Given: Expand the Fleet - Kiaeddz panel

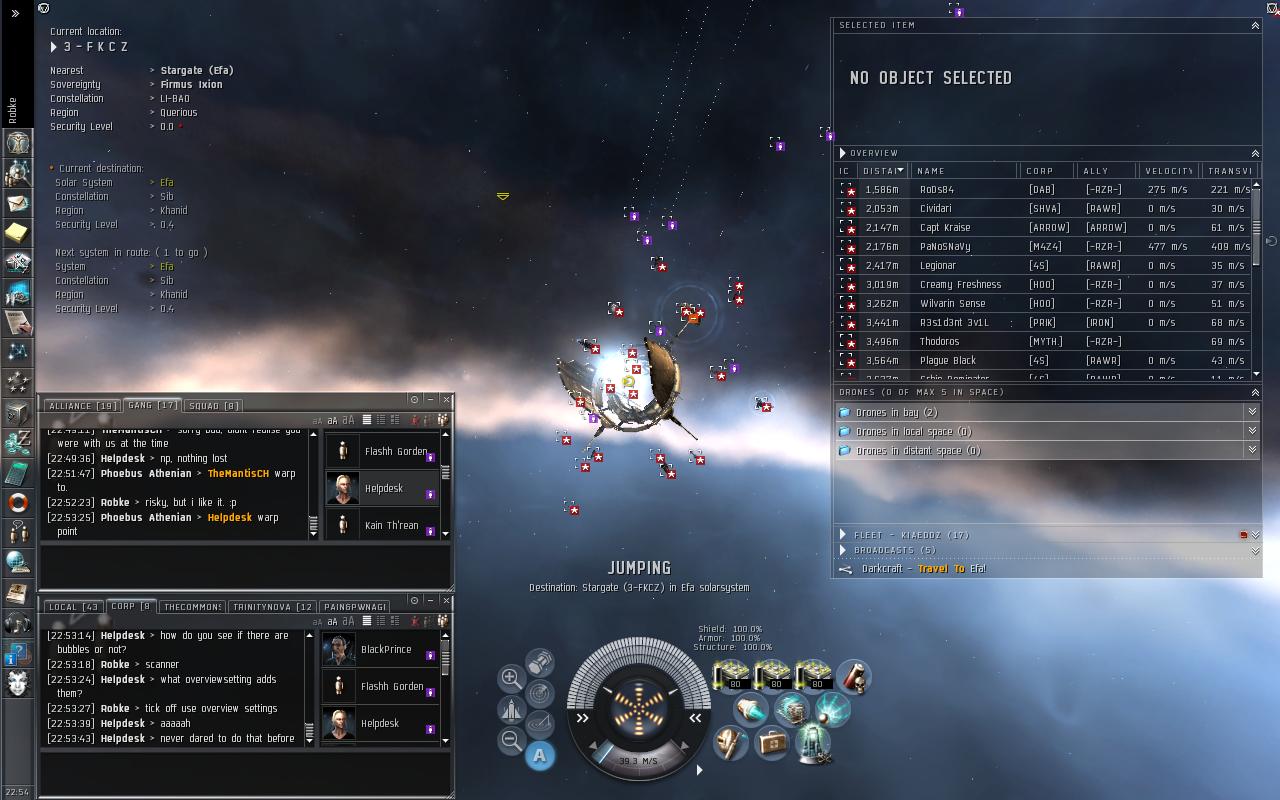Looking at the screenshot, I should (900, 535).
